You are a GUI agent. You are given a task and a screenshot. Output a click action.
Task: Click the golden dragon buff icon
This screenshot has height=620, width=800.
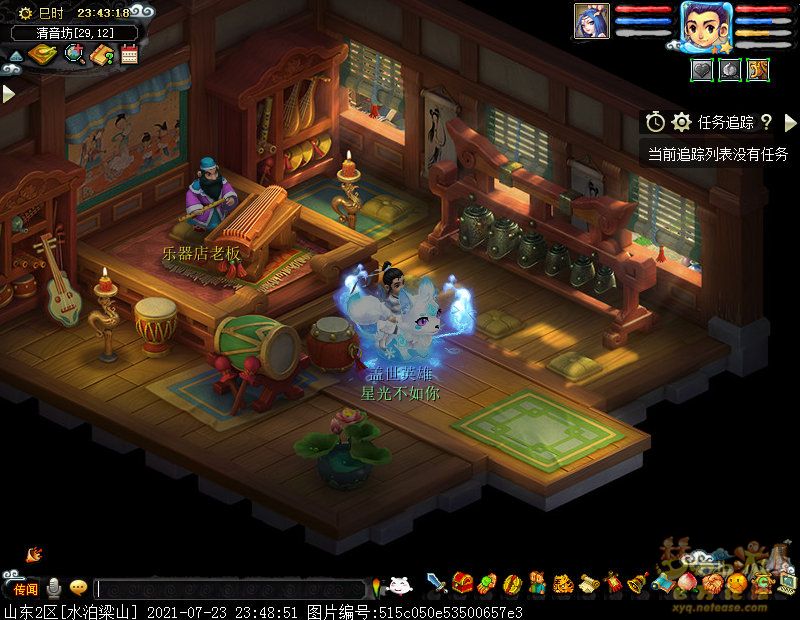coord(758,69)
